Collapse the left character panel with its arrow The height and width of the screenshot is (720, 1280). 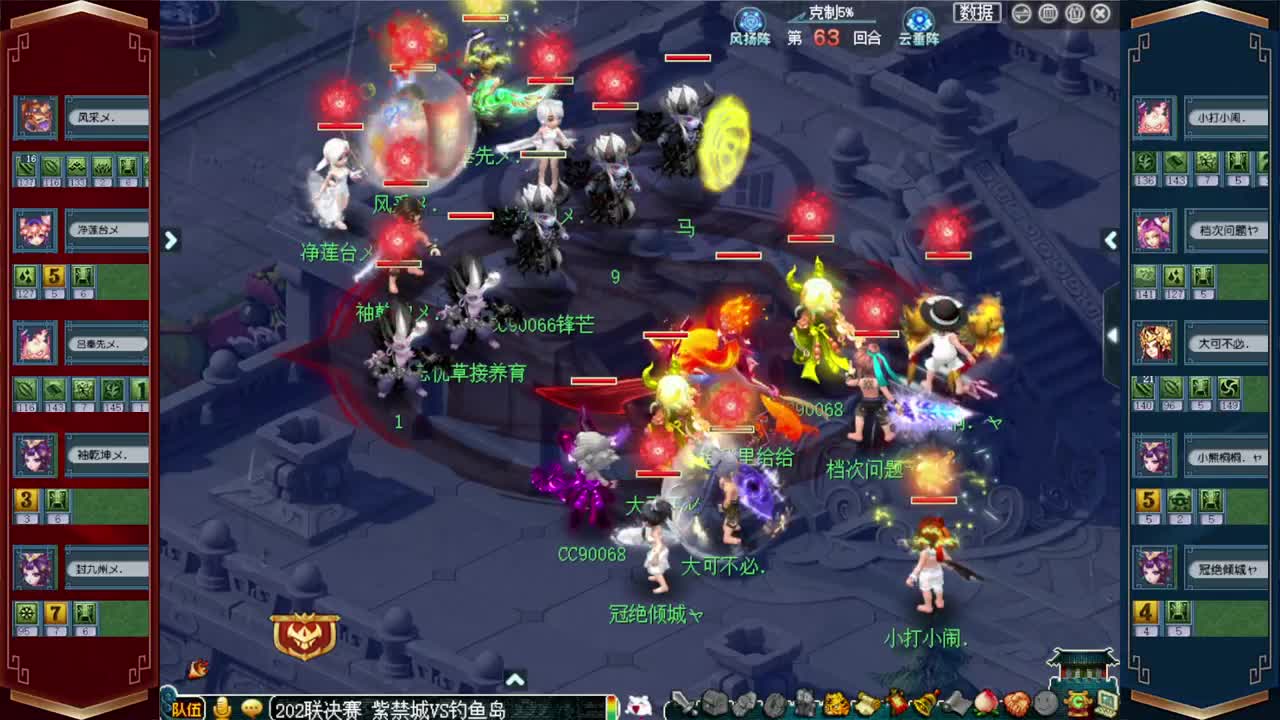click(x=172, y=241)
